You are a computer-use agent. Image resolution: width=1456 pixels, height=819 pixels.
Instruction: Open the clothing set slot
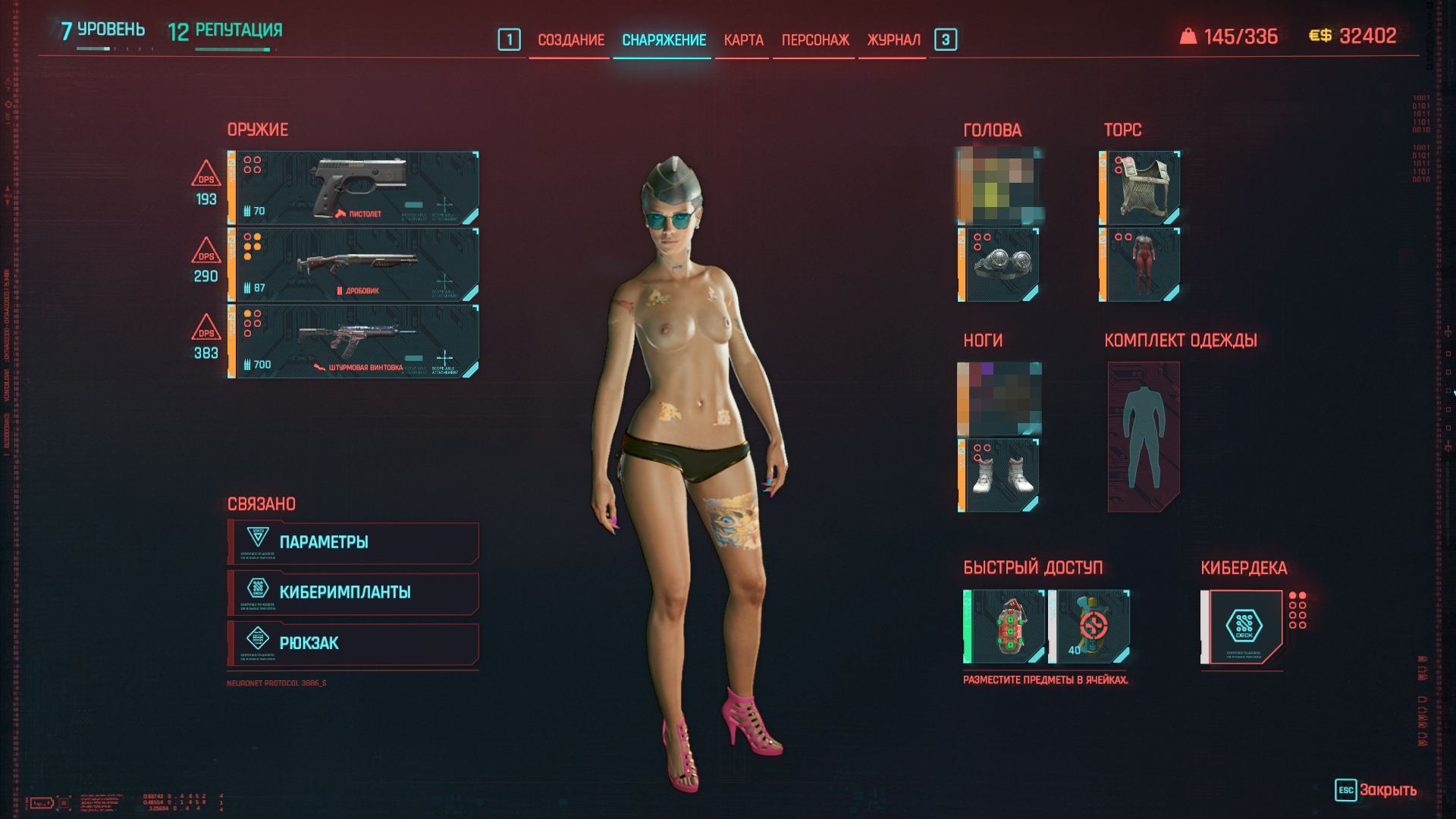click(x=1144, y=437)
